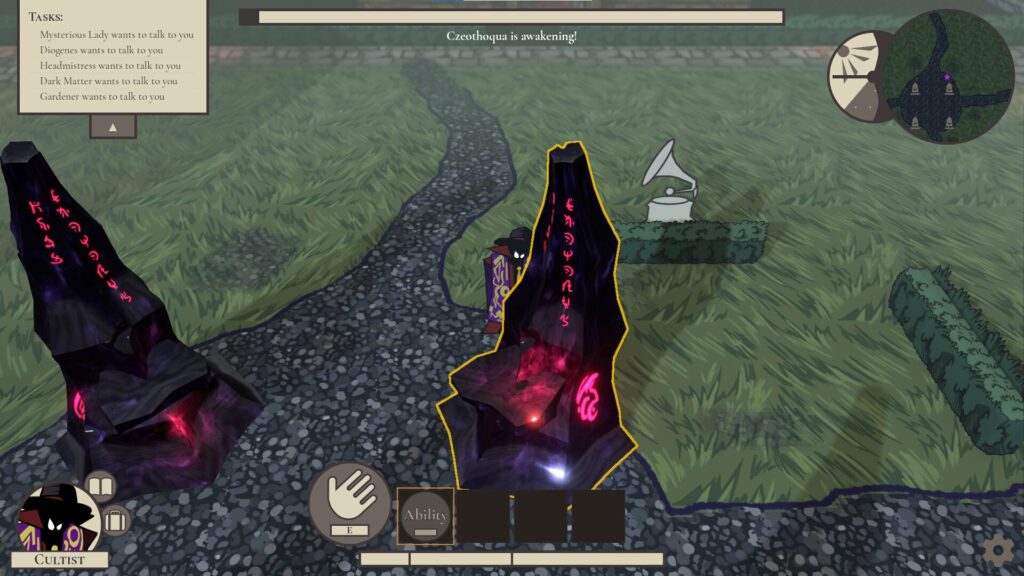Pick the Dark Matter task entry
The width and height of the screenshot is (1024, 576).
pyautogui.click(x=109, y=81)
